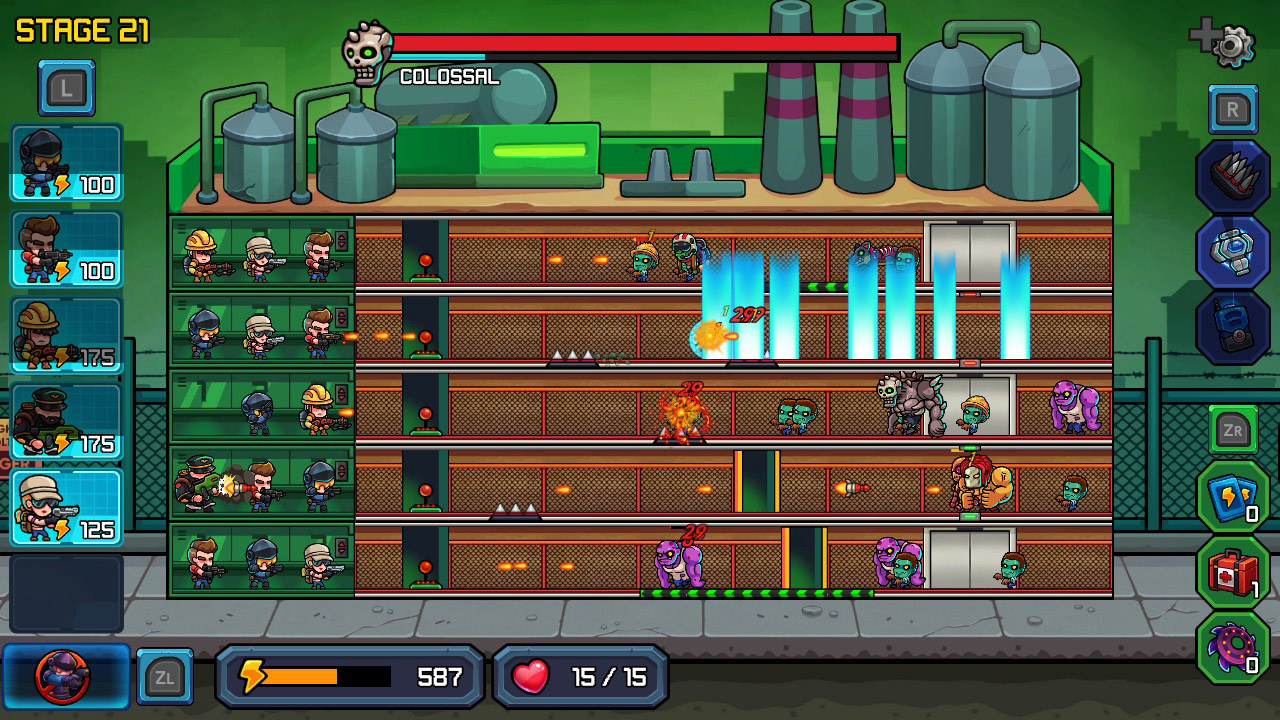
Task: Select the empty unit slot below the roster
Action: (66, 592)
